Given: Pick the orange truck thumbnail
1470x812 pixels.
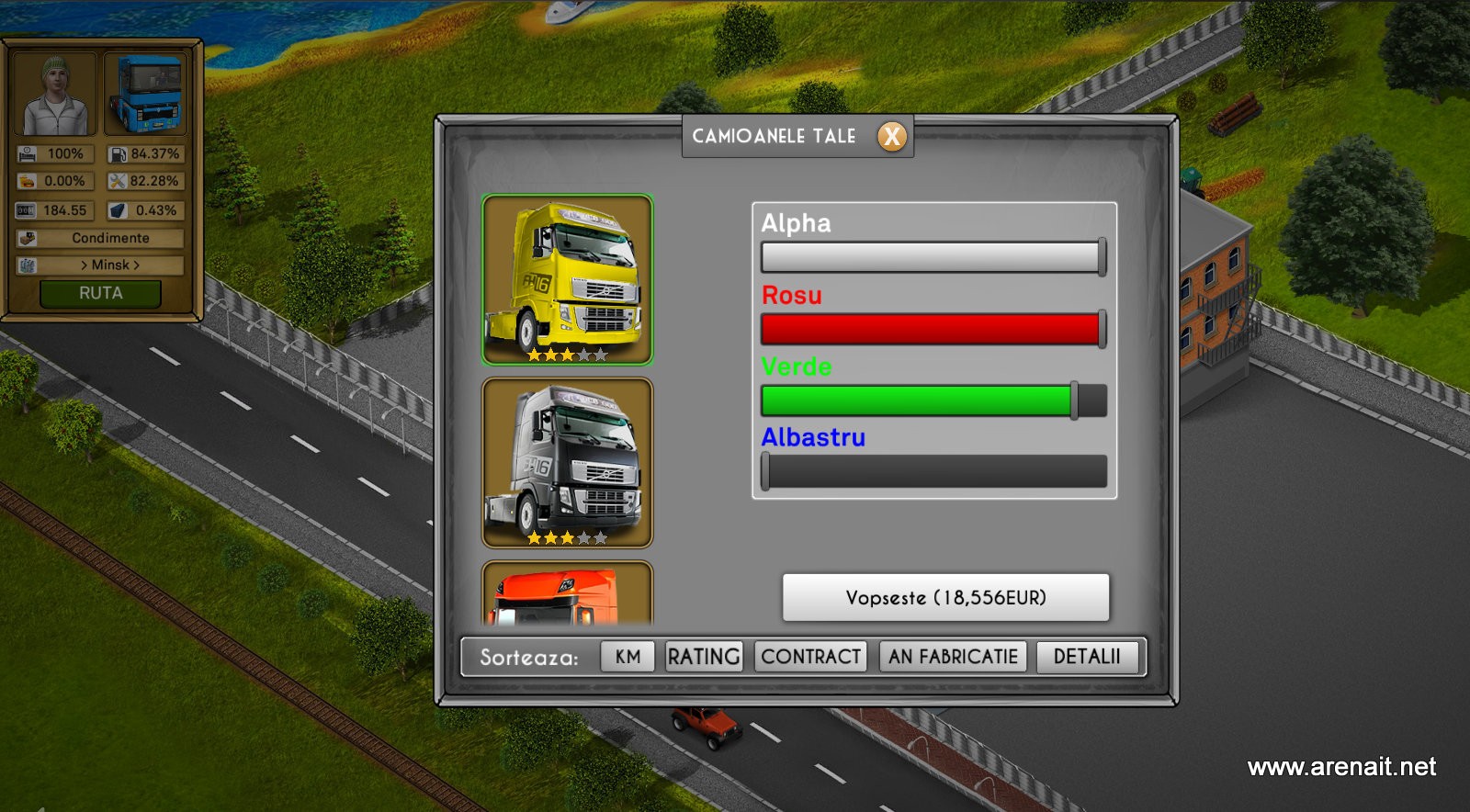Looking at the screenshot, I should pyautogui.click(x=567, y=594).
